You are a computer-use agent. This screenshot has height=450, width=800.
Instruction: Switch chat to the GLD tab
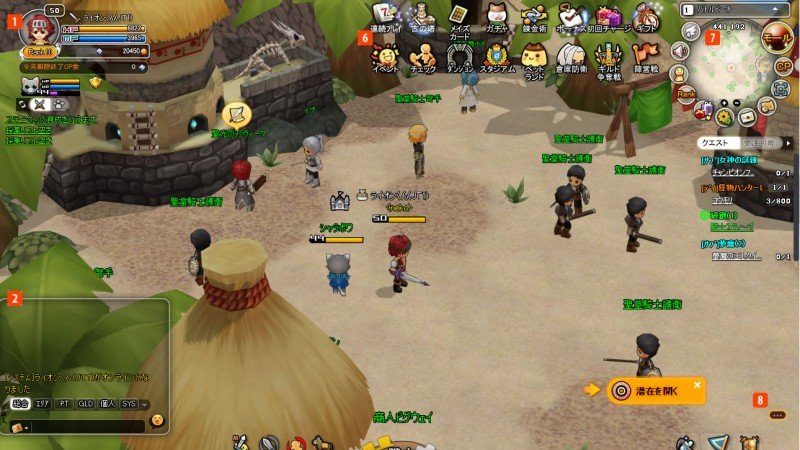point(86,404)
